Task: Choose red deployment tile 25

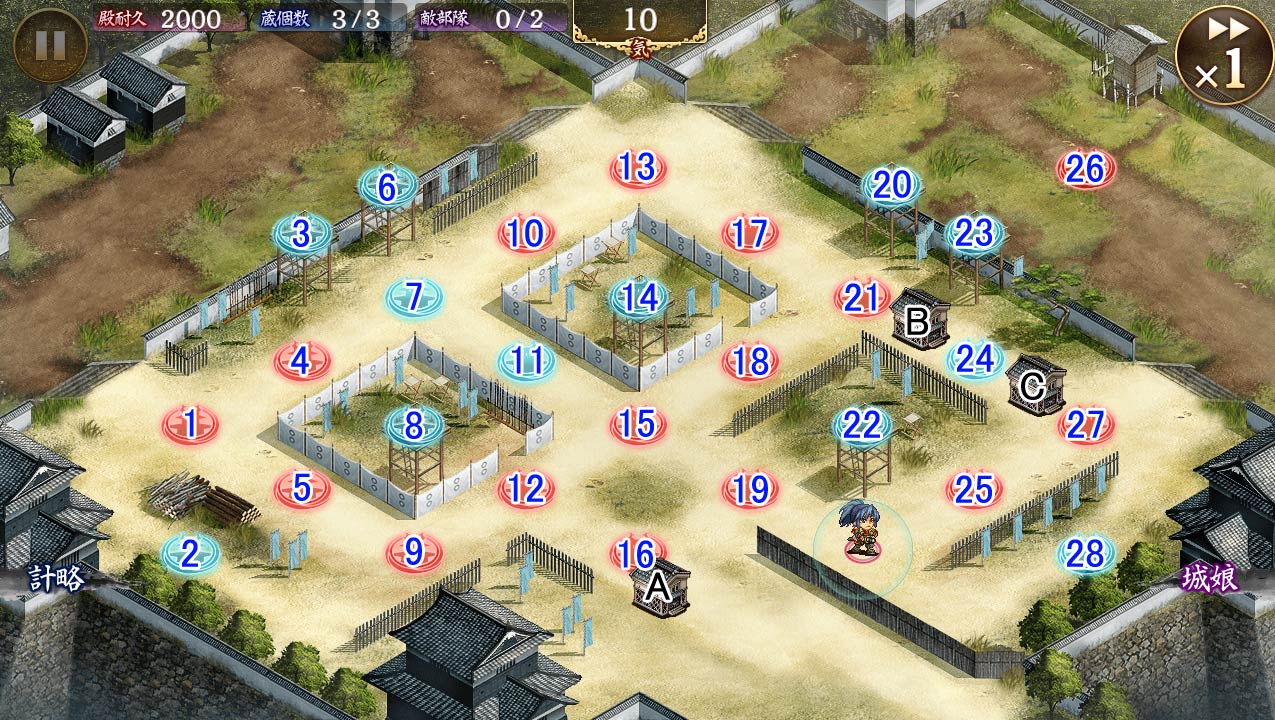Action: [x=974, y=489]
